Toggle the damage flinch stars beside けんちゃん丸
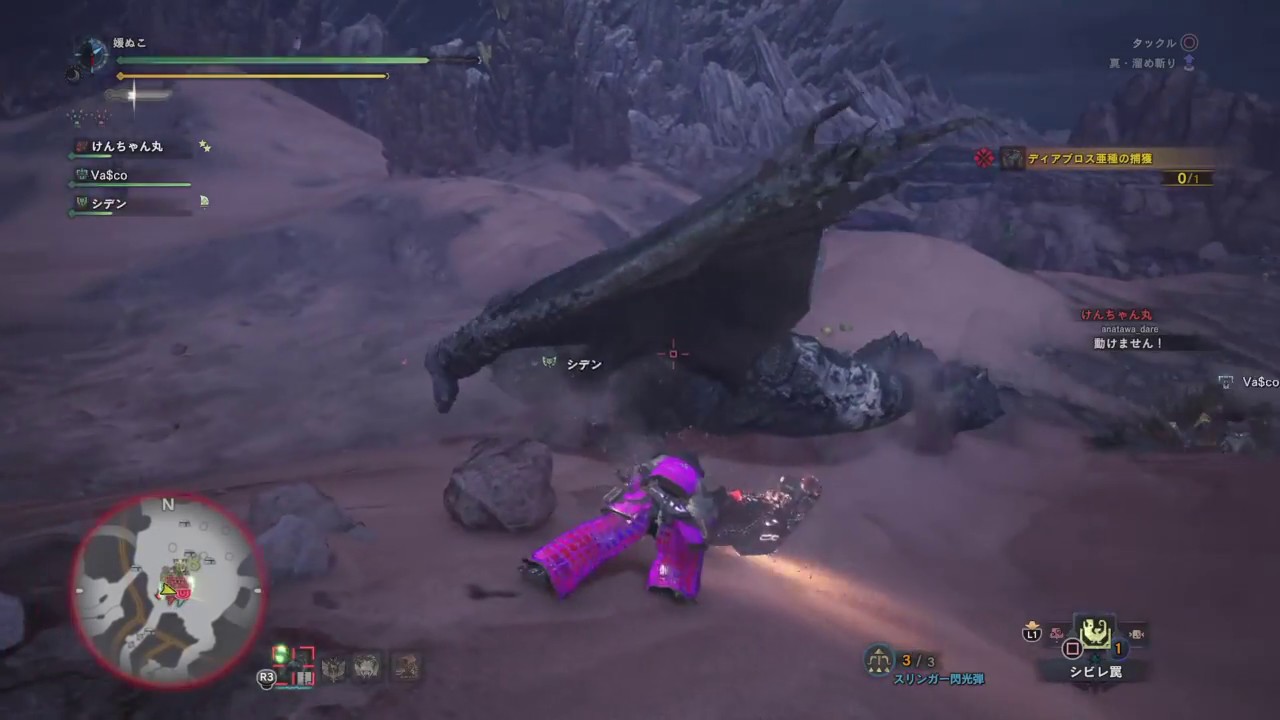Image resolution: width=1280 pixels, height=720 pixels. click(205, 145)
